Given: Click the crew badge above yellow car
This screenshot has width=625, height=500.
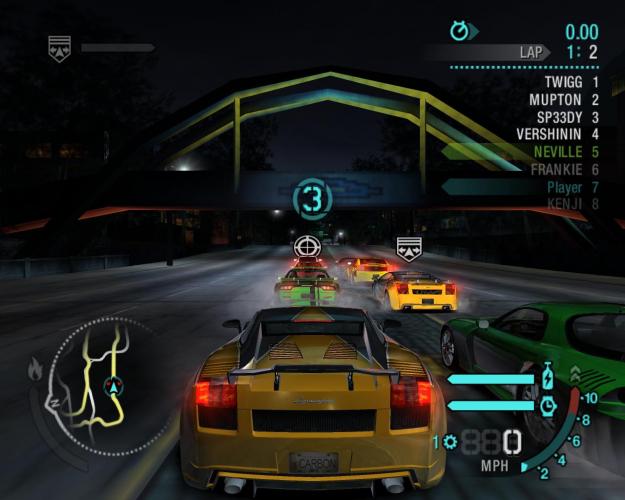Looking at the screenshot, I should click(407, 248).
